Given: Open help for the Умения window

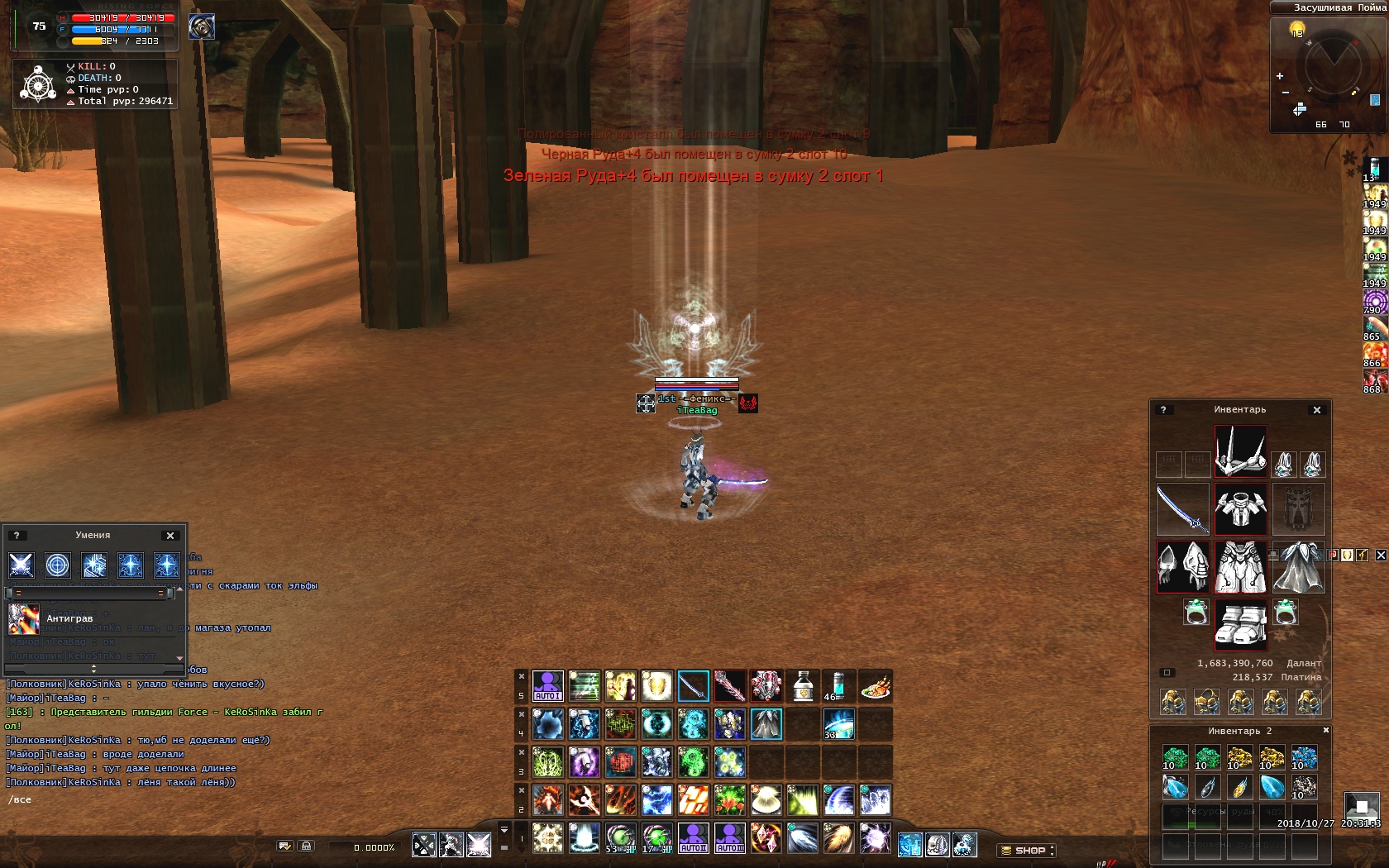Looking at the screenshot, I should pos(16,536).
